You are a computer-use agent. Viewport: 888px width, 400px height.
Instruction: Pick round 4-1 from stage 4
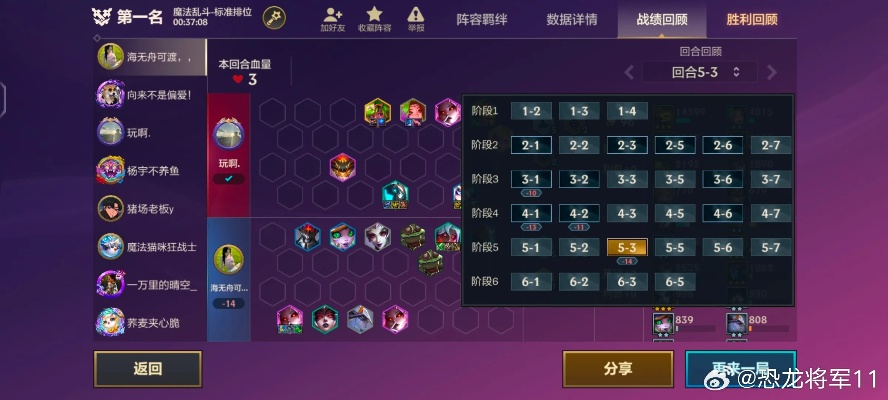pyautogui.click(x=531, y=213)
